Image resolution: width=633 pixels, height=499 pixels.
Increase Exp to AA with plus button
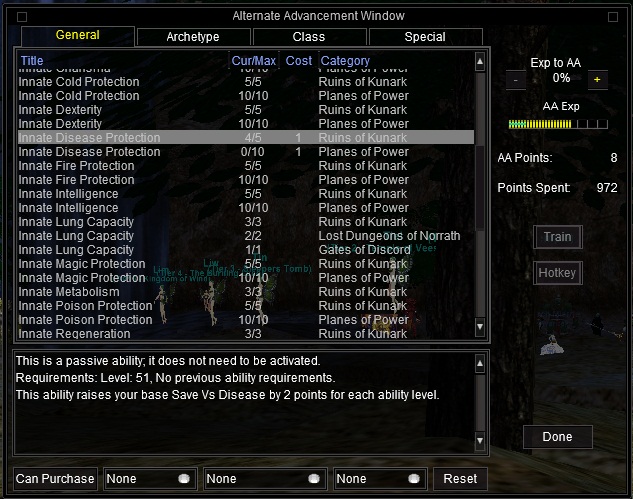click(597, 79)
